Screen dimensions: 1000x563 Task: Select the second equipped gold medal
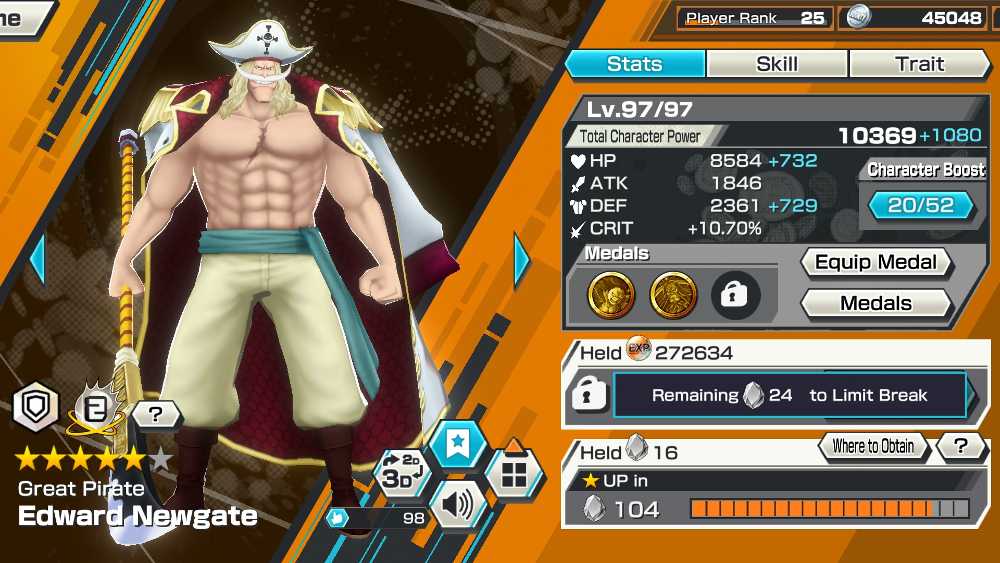[x=674, y=295]
